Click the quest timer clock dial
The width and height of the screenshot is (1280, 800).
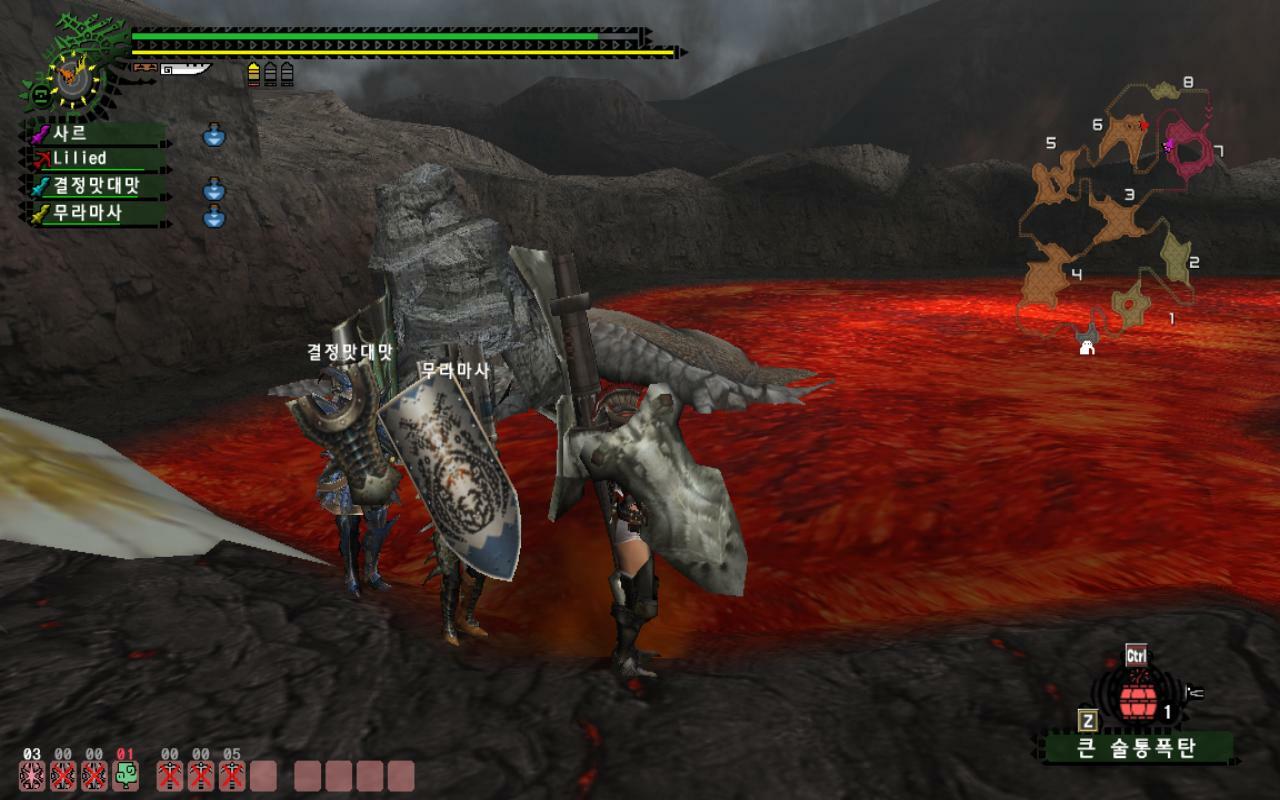[x=72, y=78]
